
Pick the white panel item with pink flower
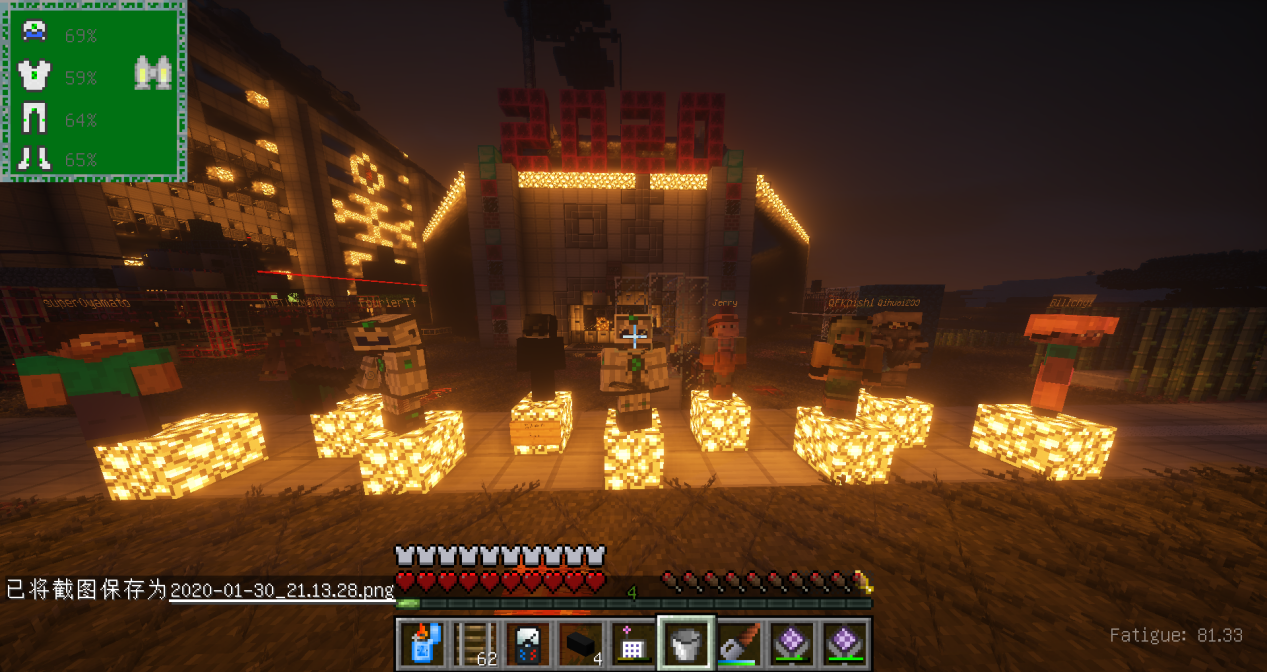(x=633, y=643)
